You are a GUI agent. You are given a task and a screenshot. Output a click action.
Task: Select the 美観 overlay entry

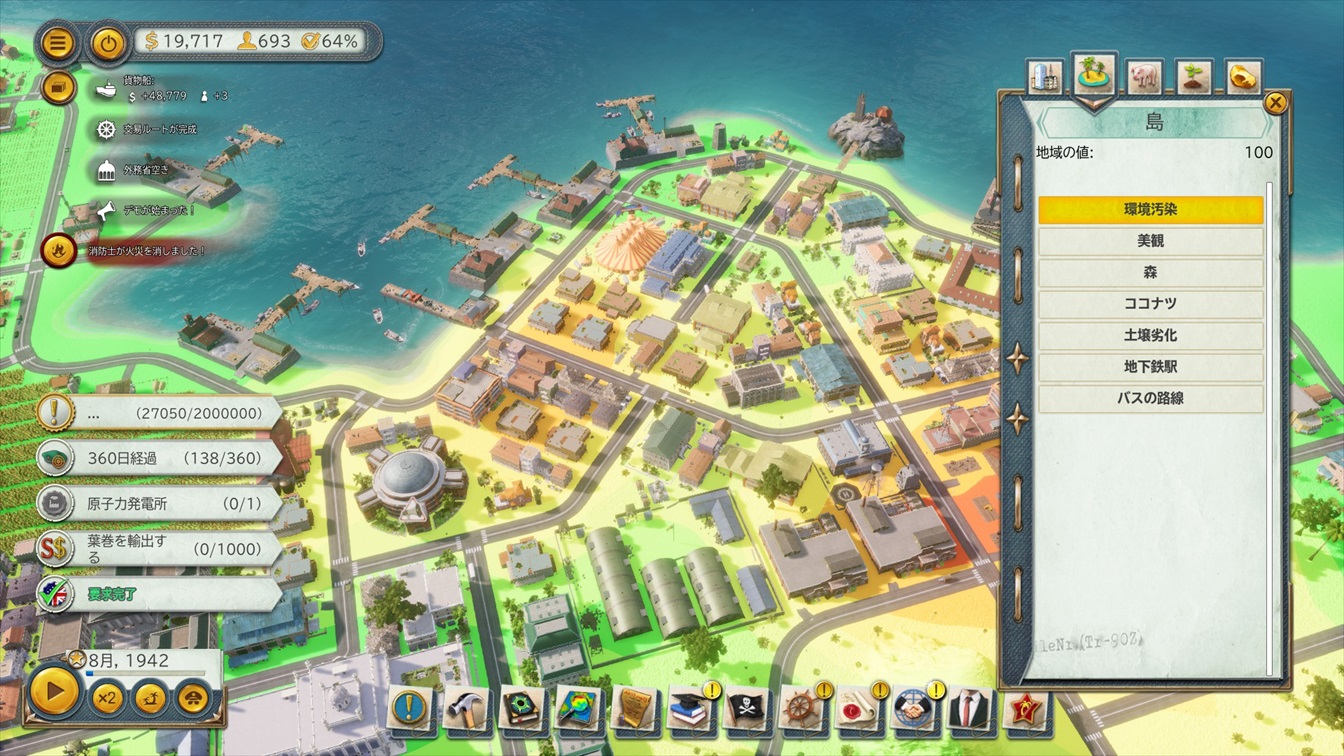tap(1150, 241)
